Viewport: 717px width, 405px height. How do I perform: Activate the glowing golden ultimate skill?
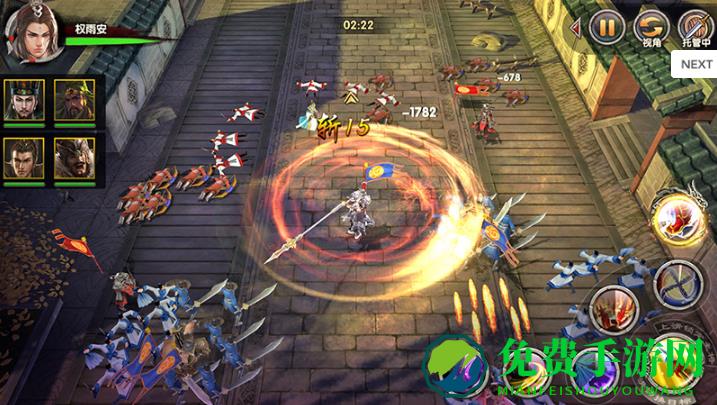point(674,217)
